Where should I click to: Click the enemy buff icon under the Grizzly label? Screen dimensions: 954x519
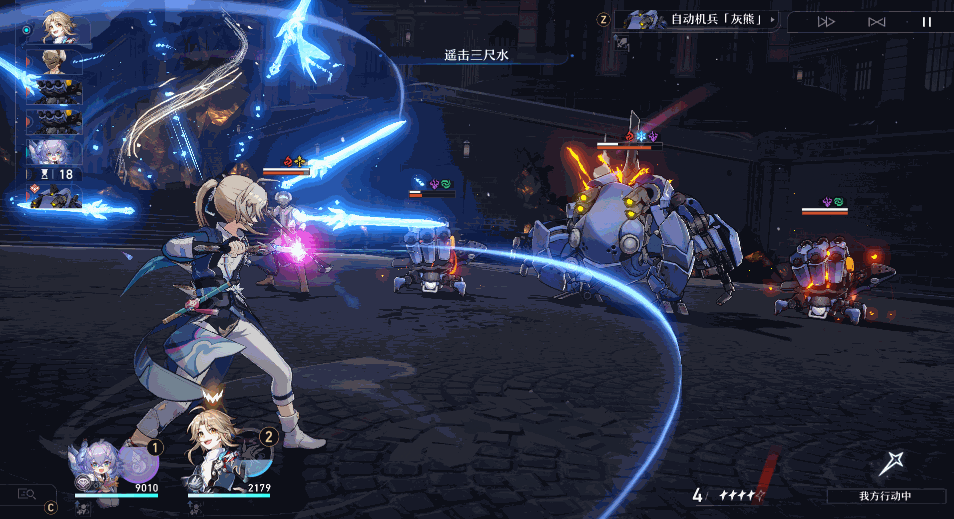622,43
